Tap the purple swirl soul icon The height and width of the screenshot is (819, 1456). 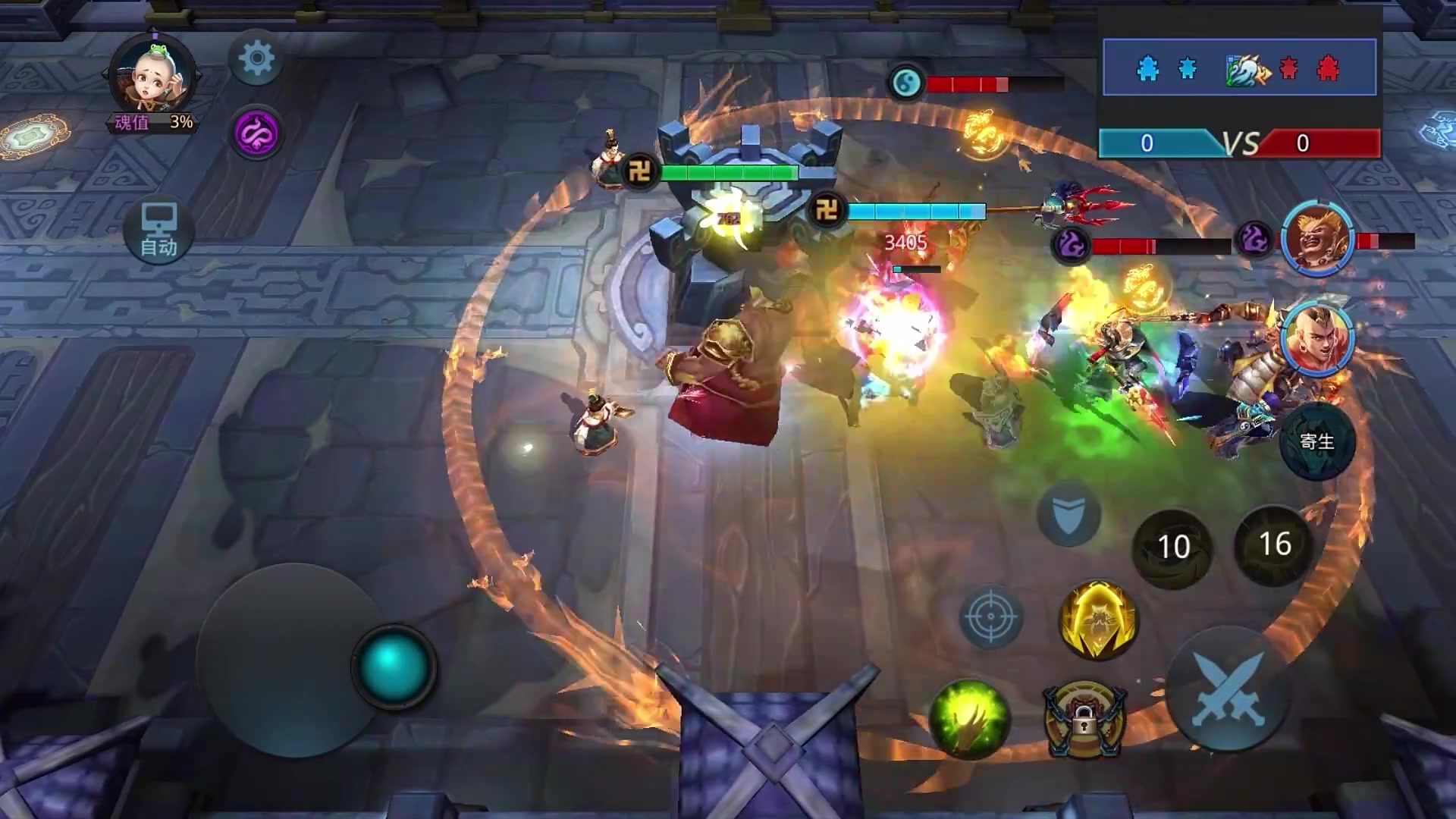click(256, 133)
